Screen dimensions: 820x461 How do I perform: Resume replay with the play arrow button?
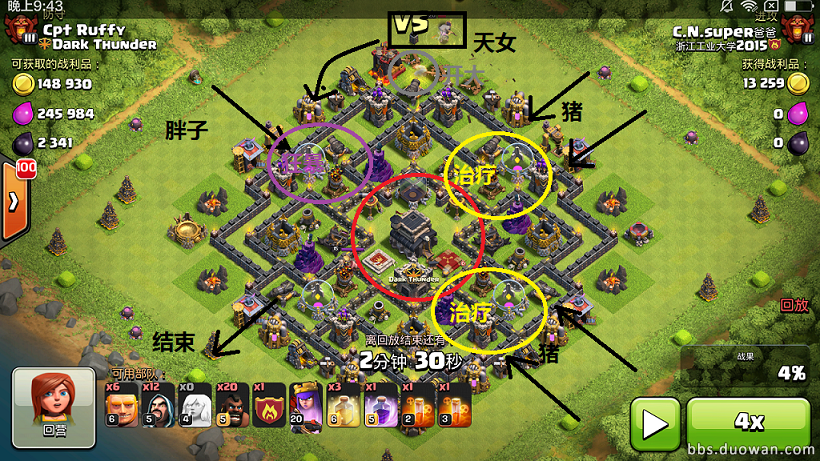pos(655,424)
